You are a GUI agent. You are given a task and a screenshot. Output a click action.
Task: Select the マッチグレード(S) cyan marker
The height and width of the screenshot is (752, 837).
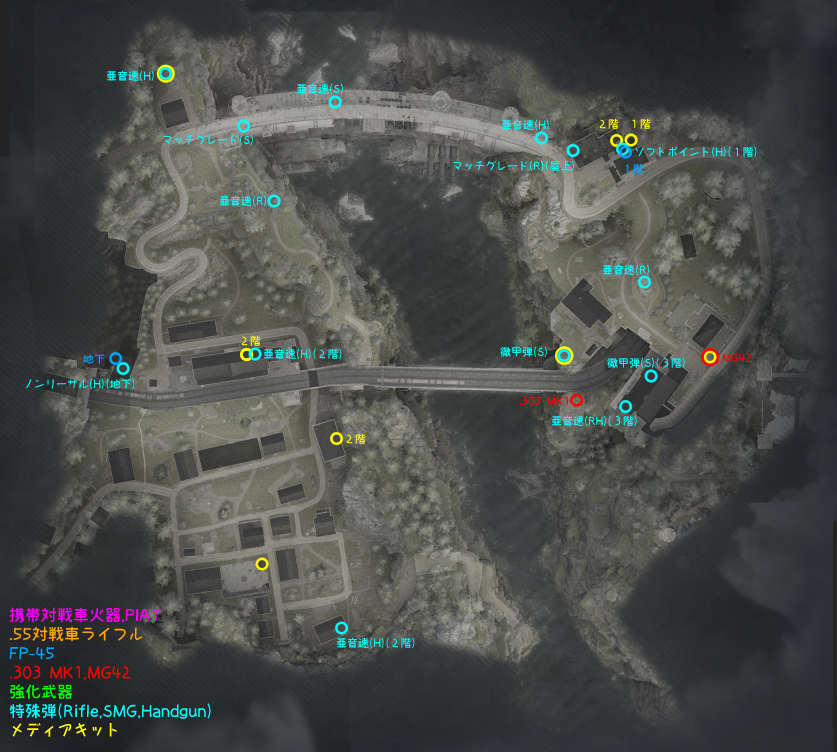pos(243,126)
